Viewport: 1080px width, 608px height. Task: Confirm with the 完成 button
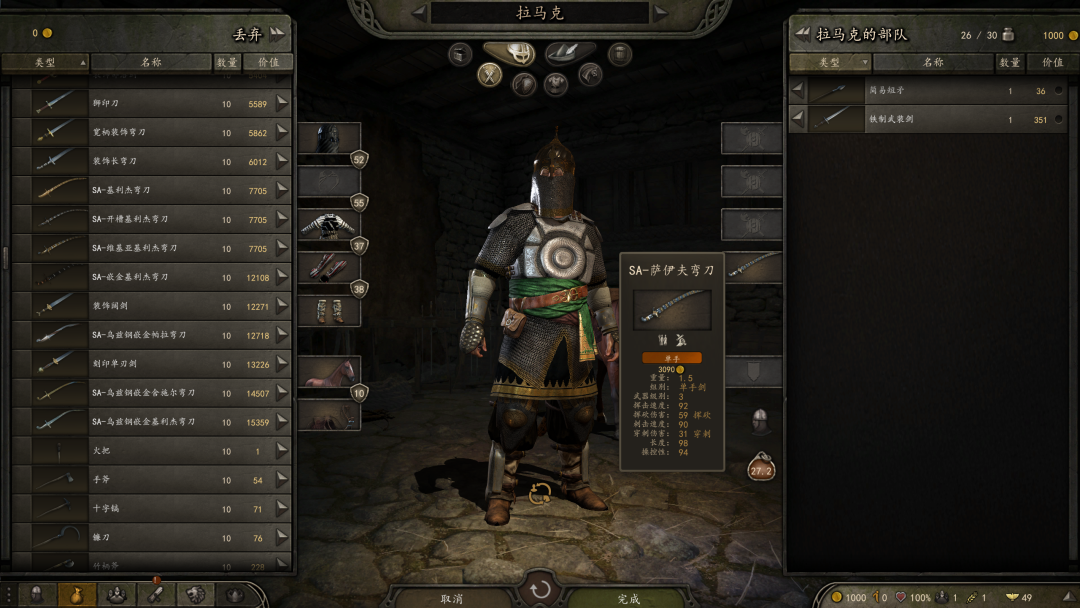click(x=628, y=598)
